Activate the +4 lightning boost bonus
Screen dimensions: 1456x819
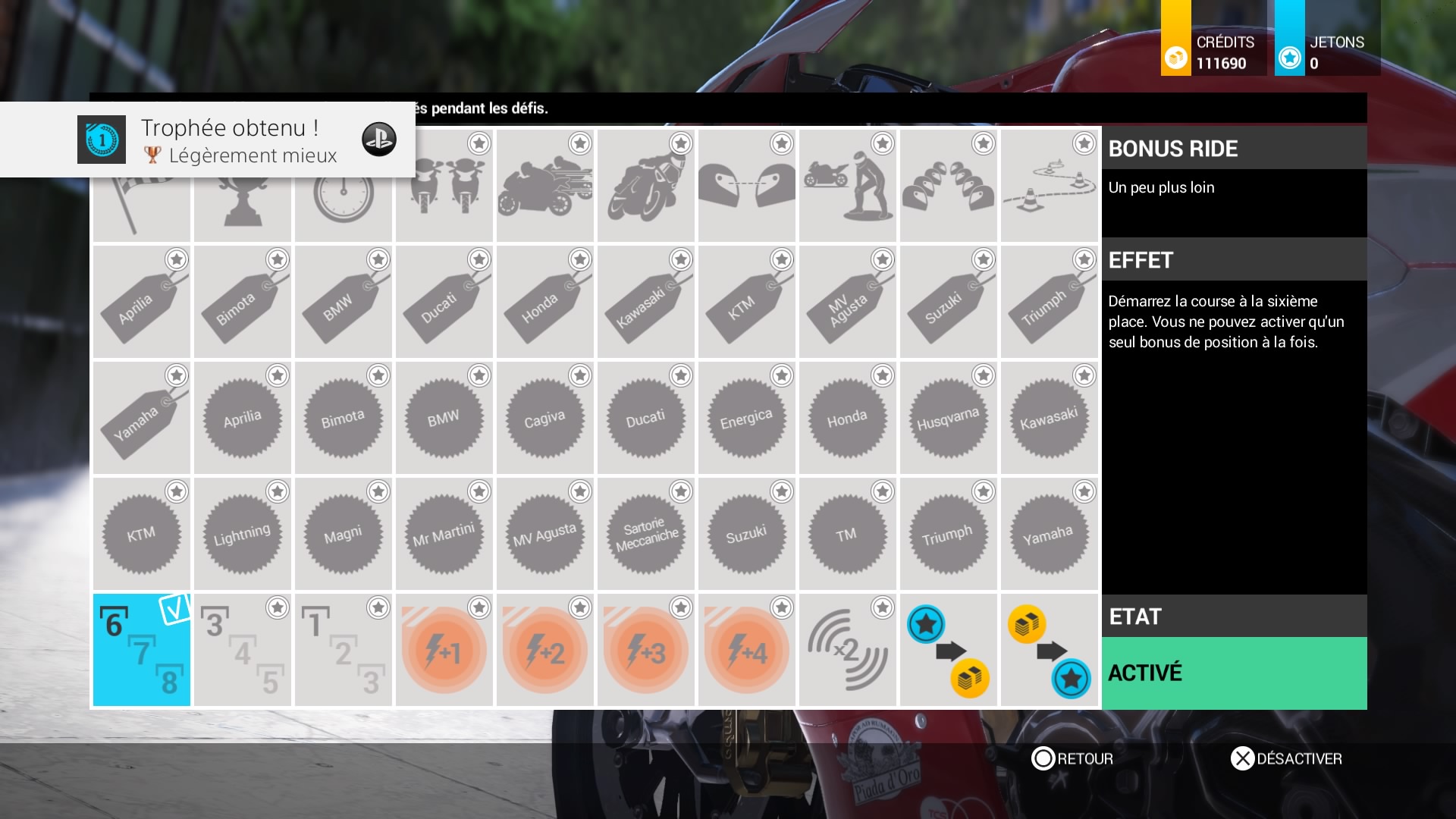tap(747, 650)
